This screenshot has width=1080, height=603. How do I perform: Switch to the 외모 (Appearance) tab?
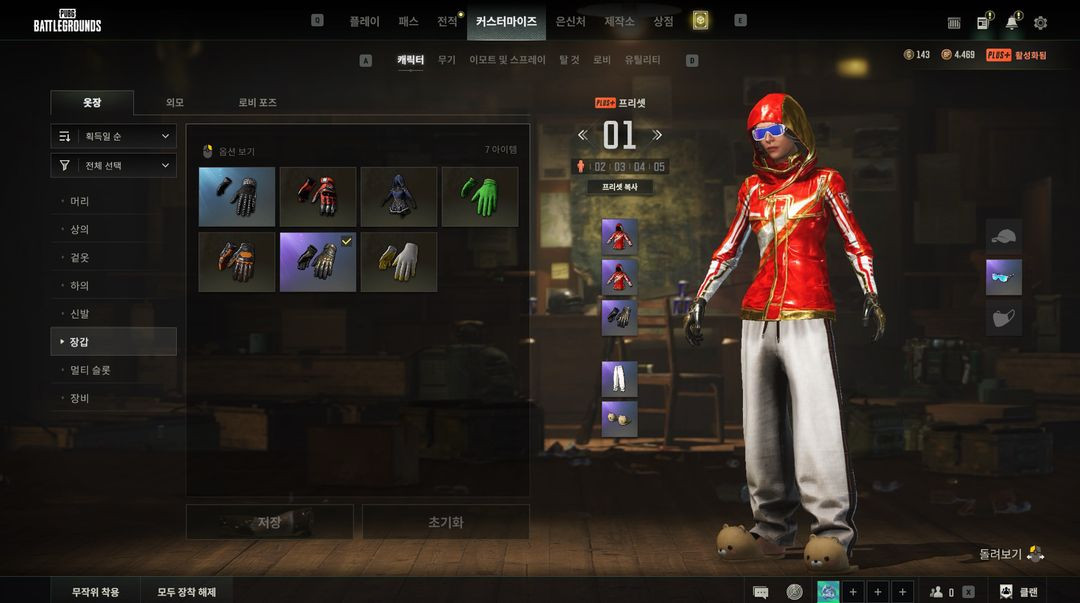tap(175, 103)
